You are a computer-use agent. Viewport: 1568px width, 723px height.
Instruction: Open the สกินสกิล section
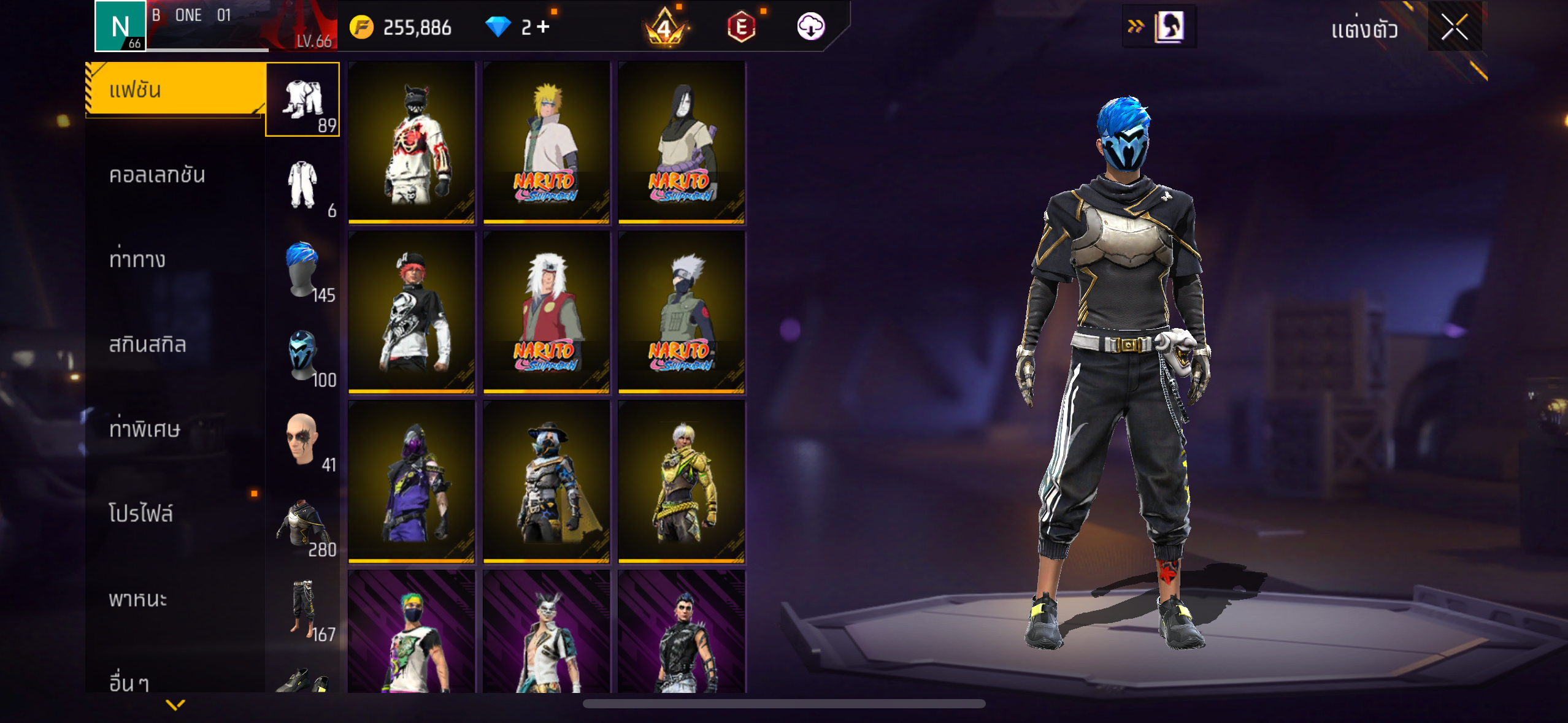[x=147, y=345]
